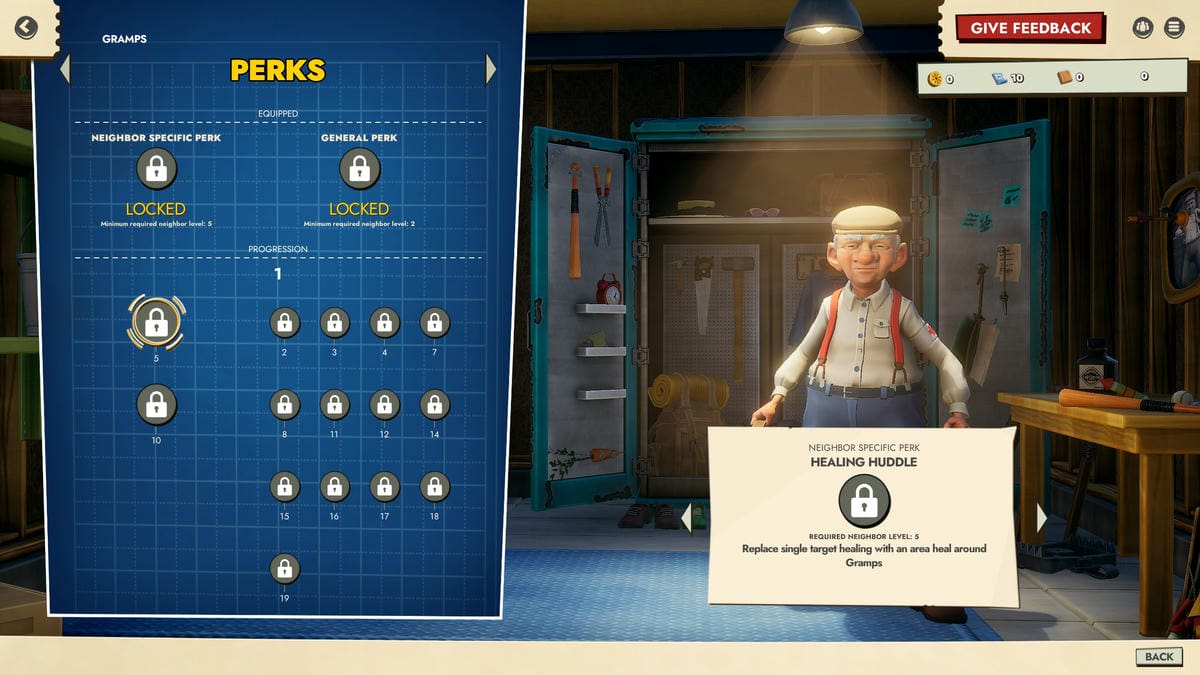Show the next neighbor with the right character arrow

tap(1041, 517)
